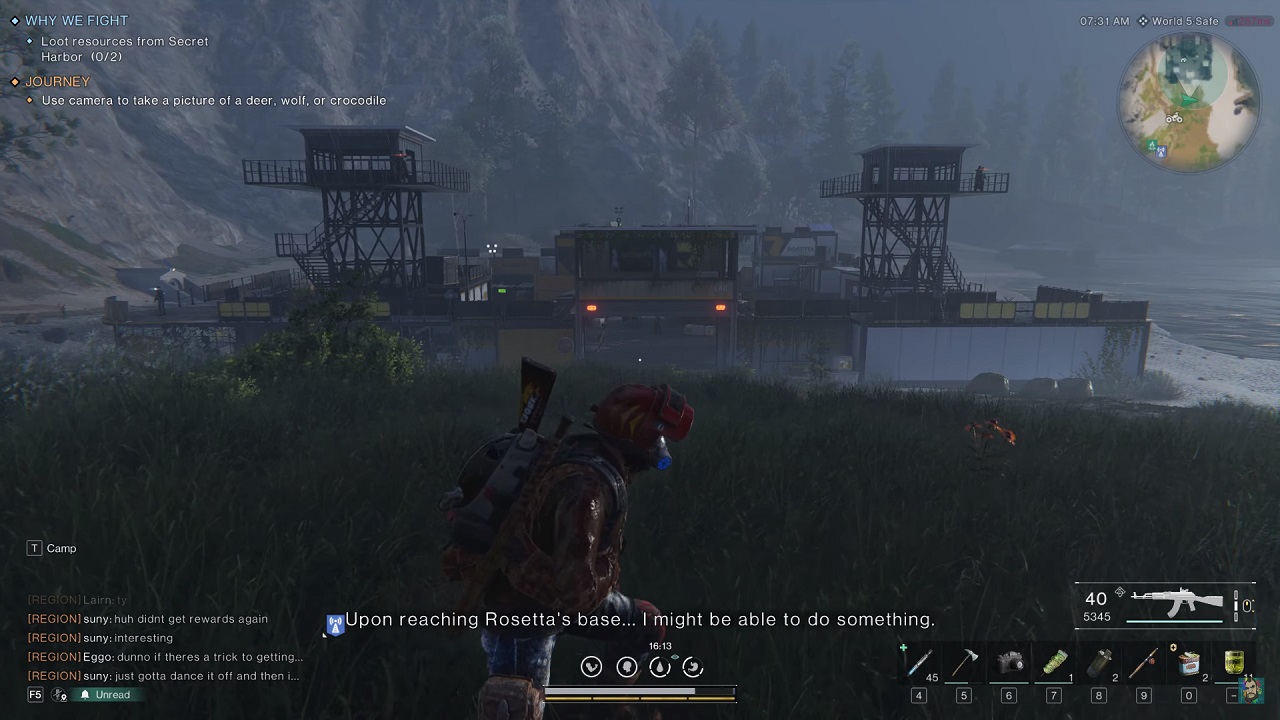Viewport: 1280px width, 720px height.
Task: Select the yellow jar hotbar slot
Action: point(1233,663)
